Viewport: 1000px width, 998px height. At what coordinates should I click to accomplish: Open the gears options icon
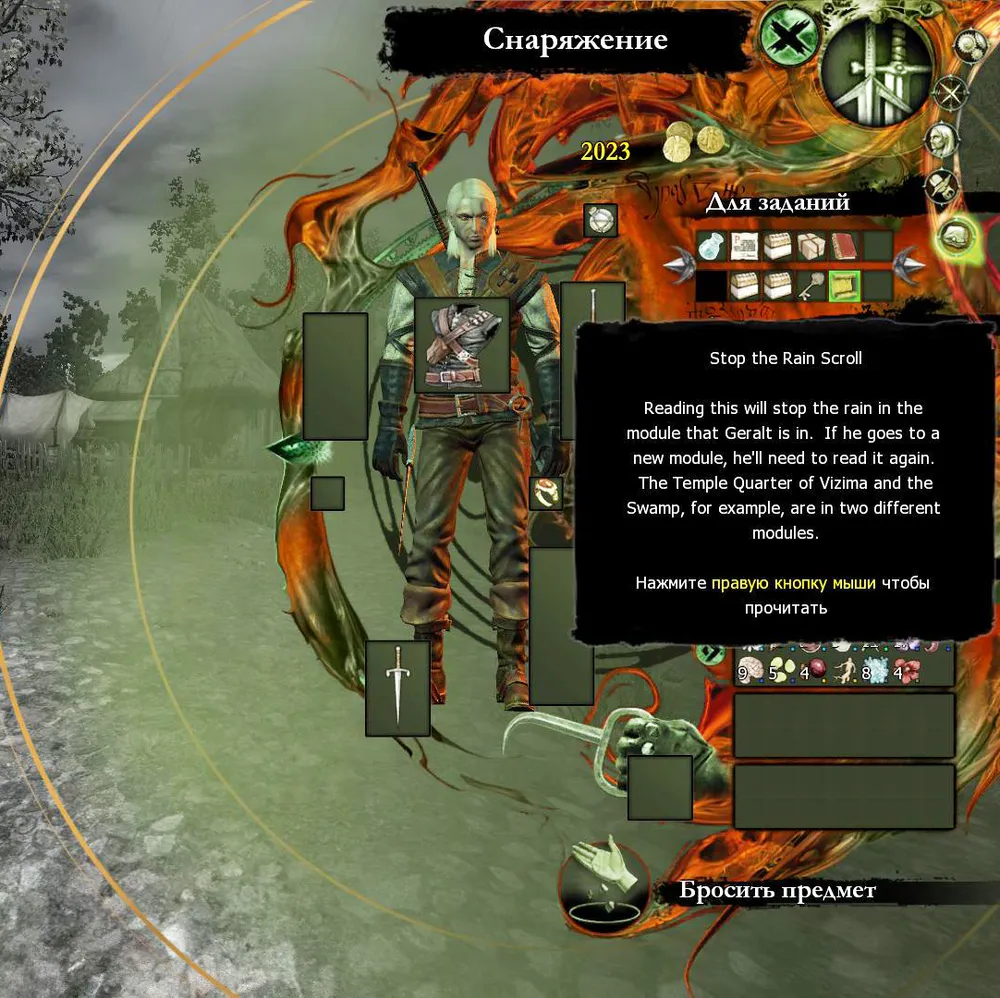click(970, 44)
